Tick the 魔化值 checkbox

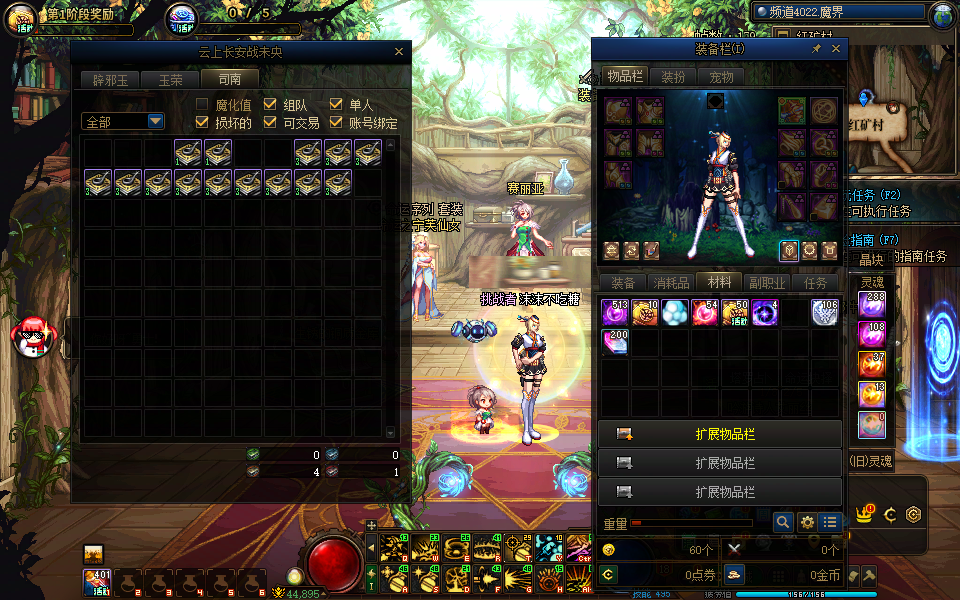tap(203, 105)
